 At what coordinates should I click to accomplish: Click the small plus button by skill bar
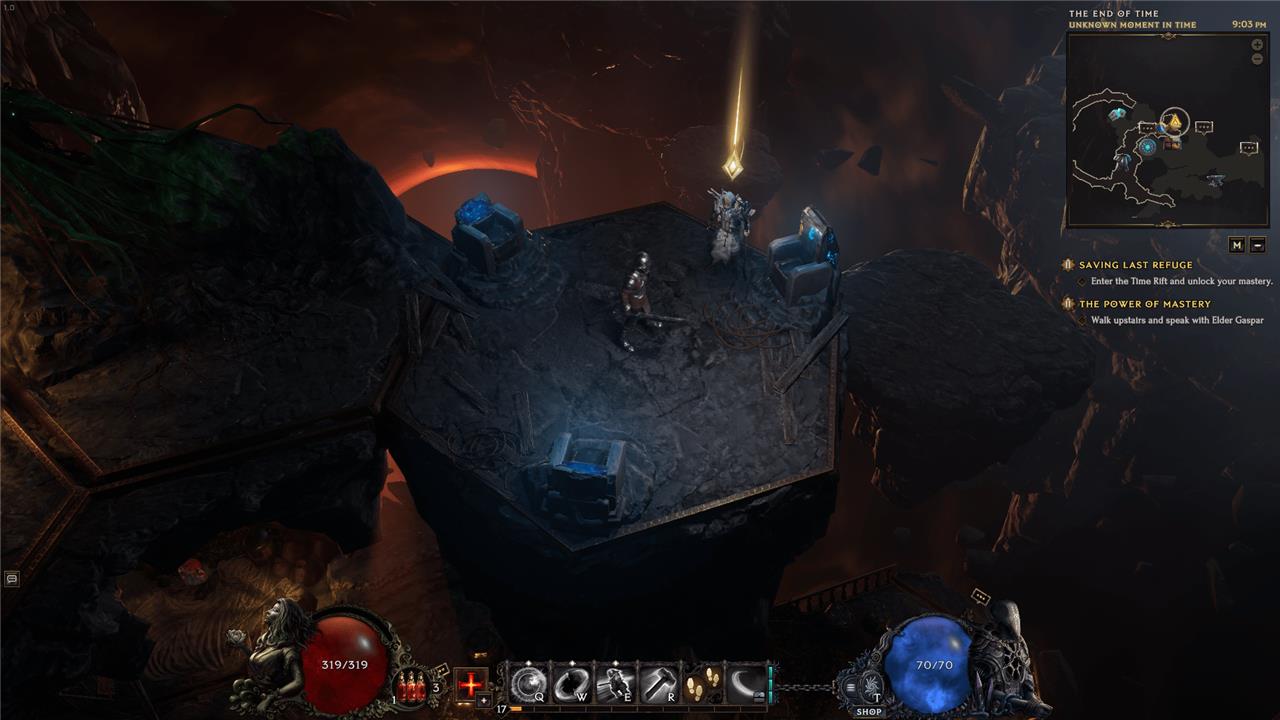pyautogui.click(x=484, y=701)
